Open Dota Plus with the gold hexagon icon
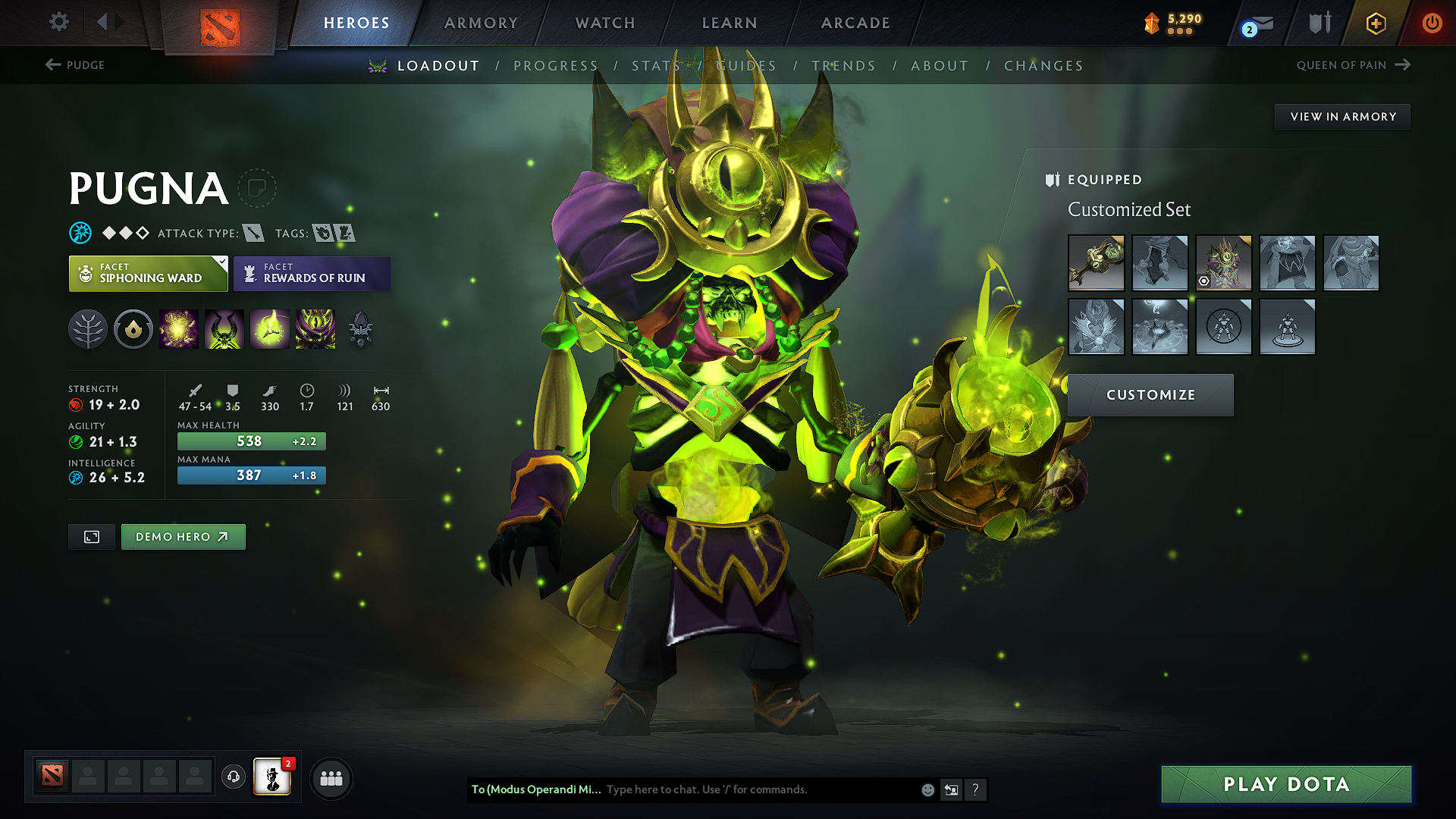The height and width of the screenshot is (819, 1456). (x=1375, y=23)
